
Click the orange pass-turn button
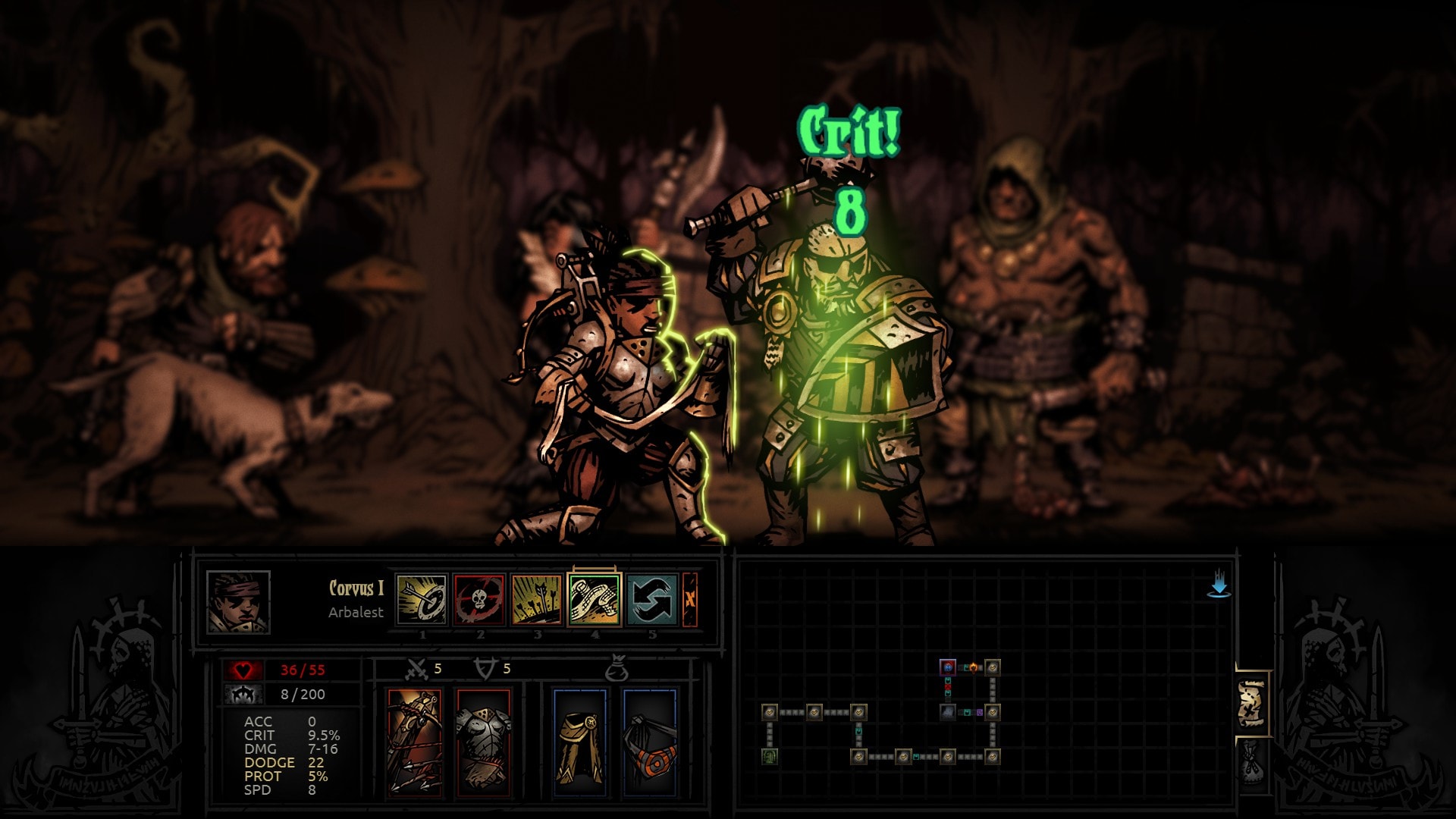click(x=690, y=599)
